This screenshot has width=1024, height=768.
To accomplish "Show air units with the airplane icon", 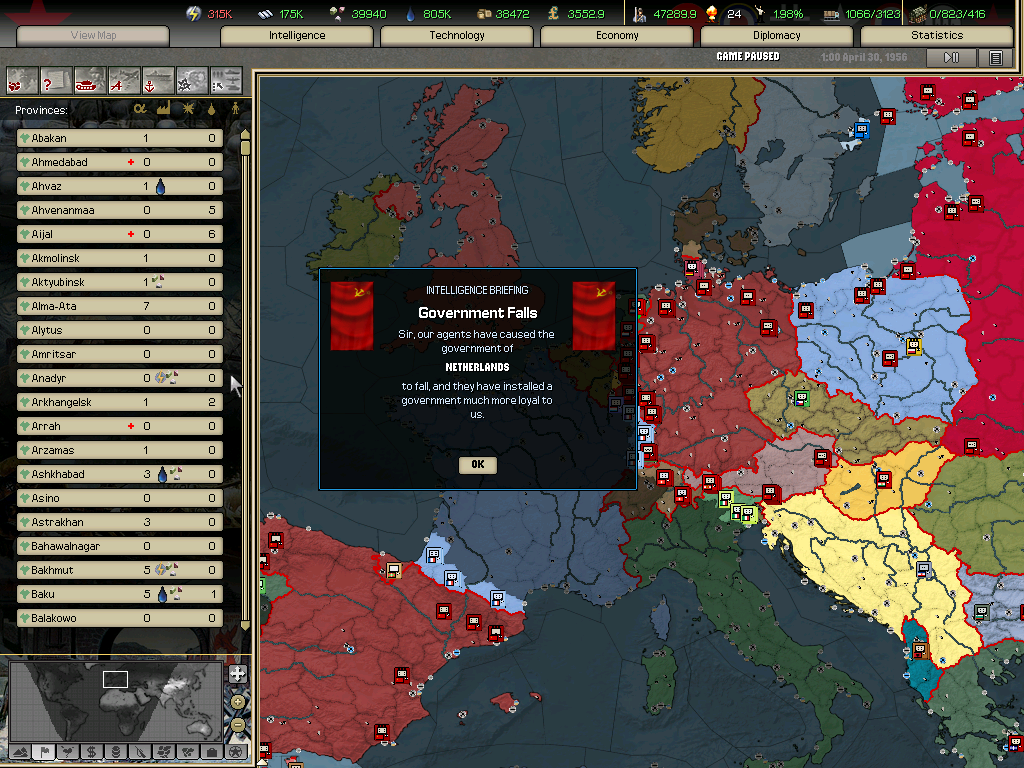I will [x=124, y=78].
